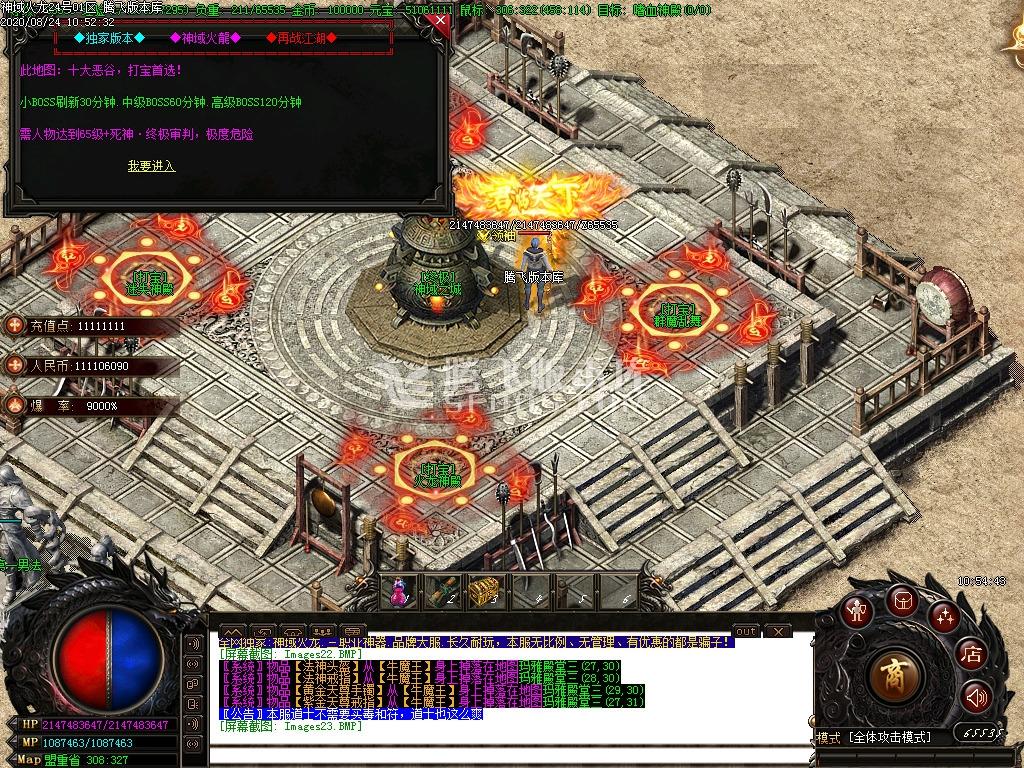Click the 我要进入 link in the dialog
This screenshot has width=1024, height=768.
(x=151, y=166)
